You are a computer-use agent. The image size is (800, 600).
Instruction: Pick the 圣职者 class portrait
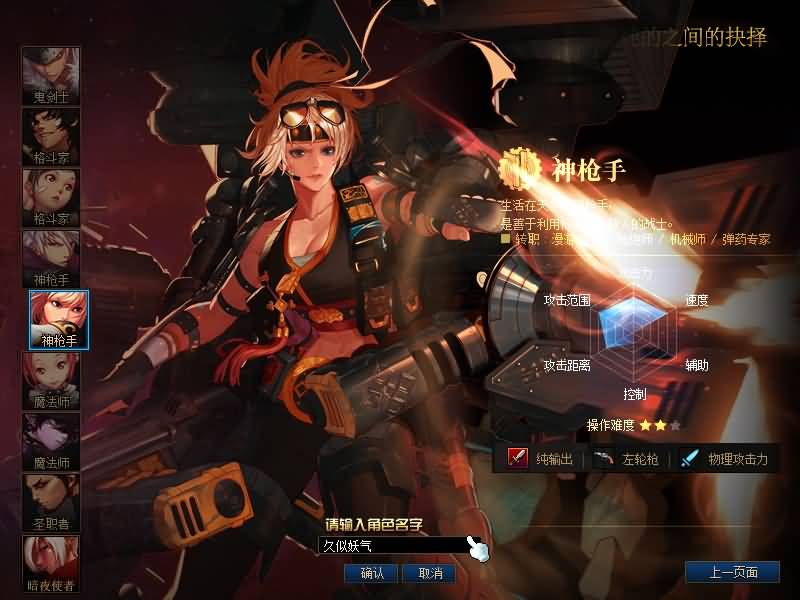(x=51, y=503)
